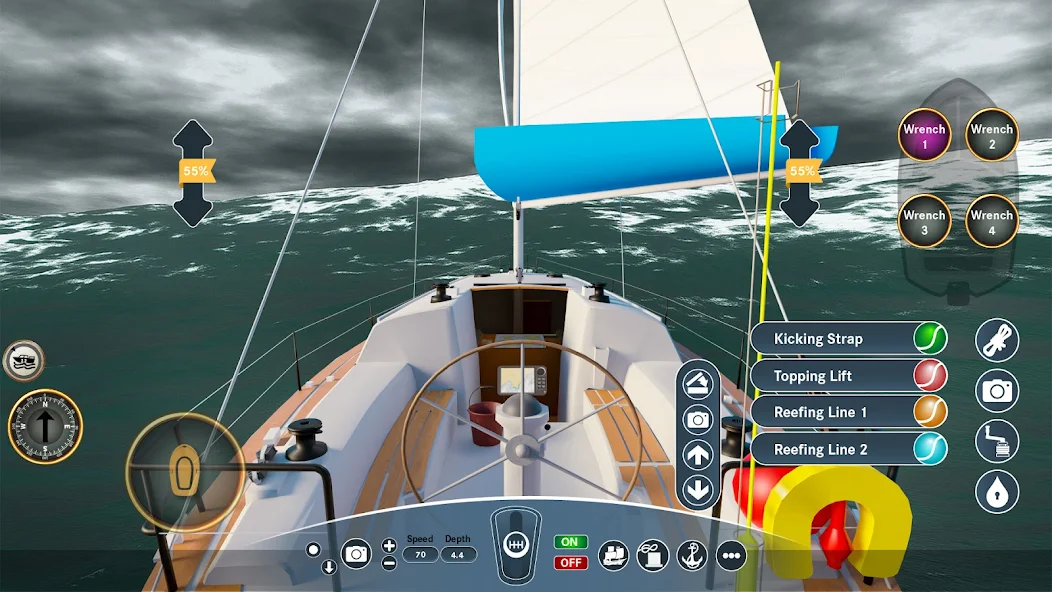
Task: Turn the engine ON with the green button
Action: [x=570, y=542]
